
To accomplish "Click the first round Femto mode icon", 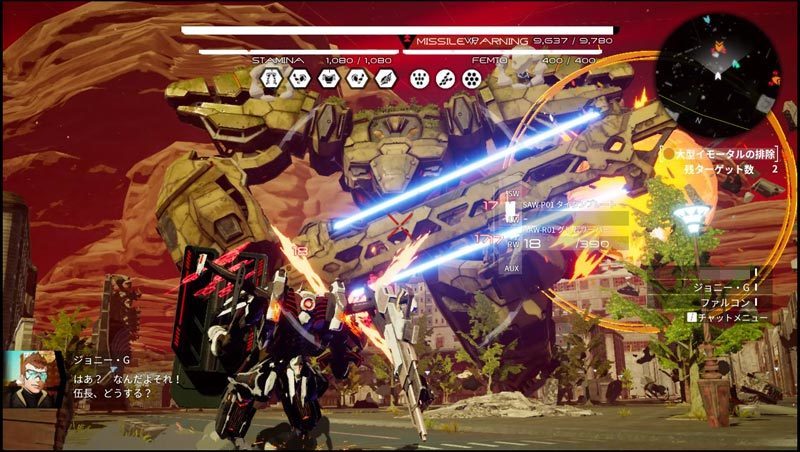I will coord(419,79).
